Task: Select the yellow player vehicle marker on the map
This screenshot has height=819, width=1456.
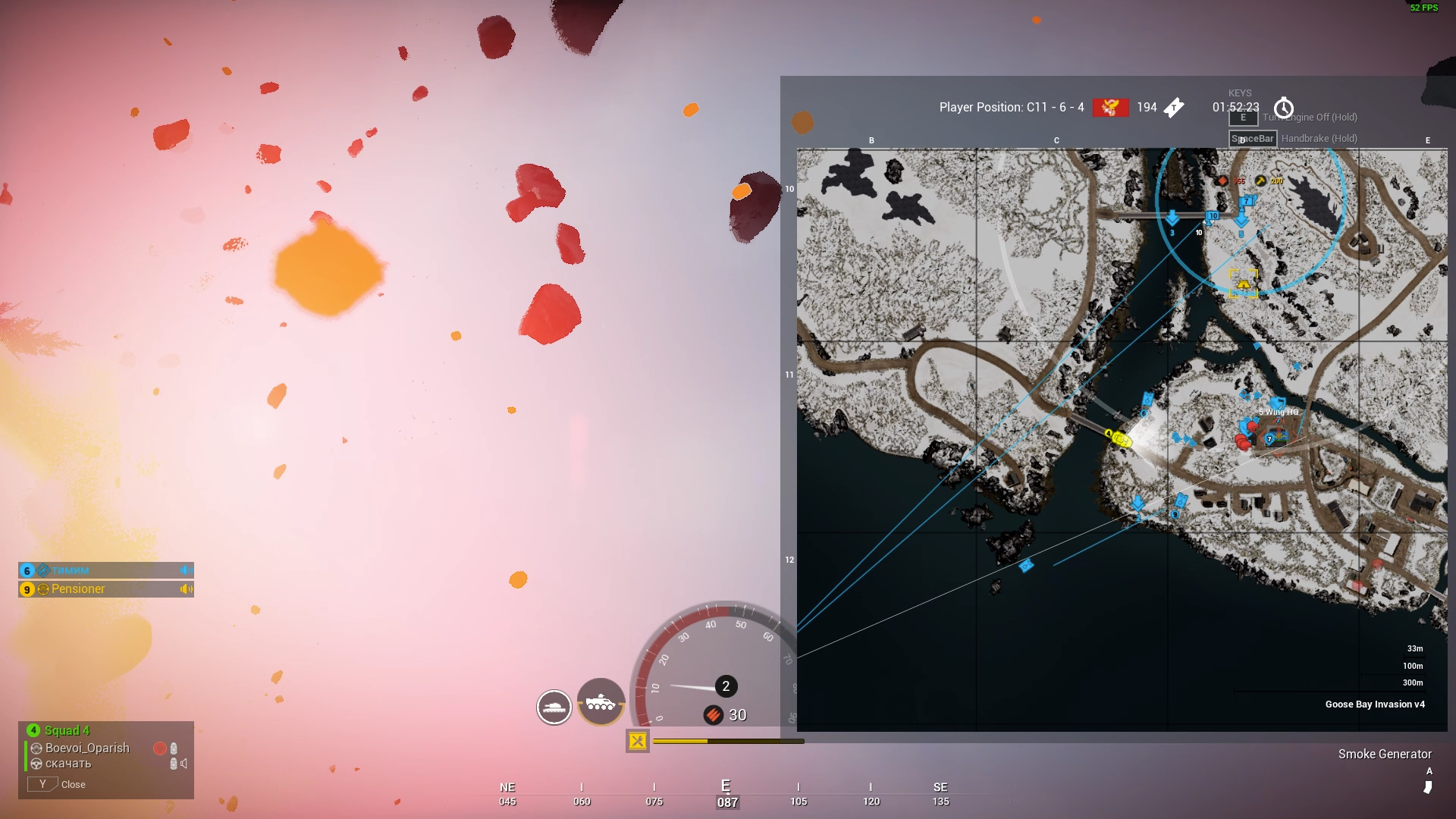Action: pyautogui.click(x=1120, y=438)
